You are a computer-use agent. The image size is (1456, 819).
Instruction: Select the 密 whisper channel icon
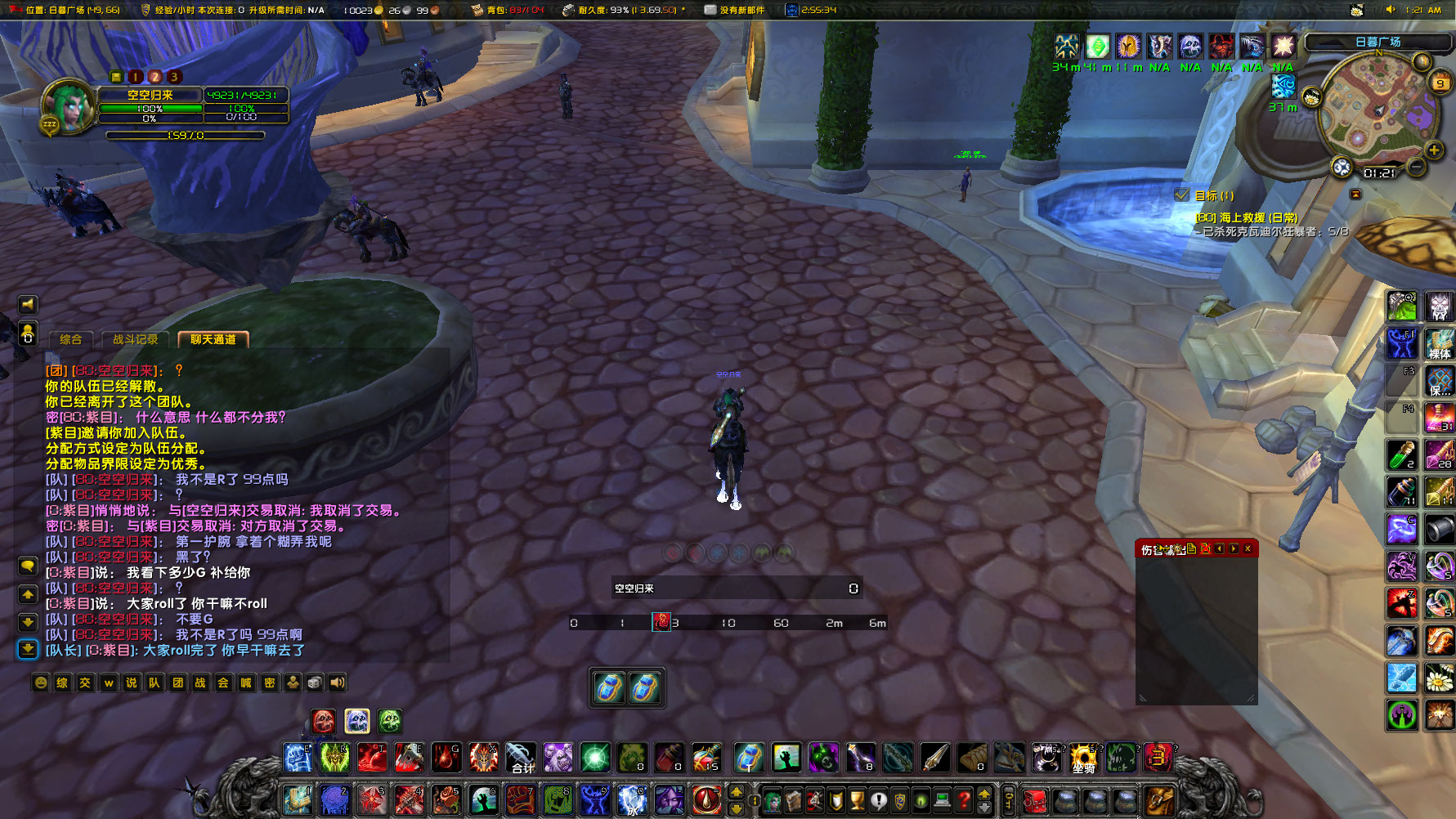click(271, 682)
